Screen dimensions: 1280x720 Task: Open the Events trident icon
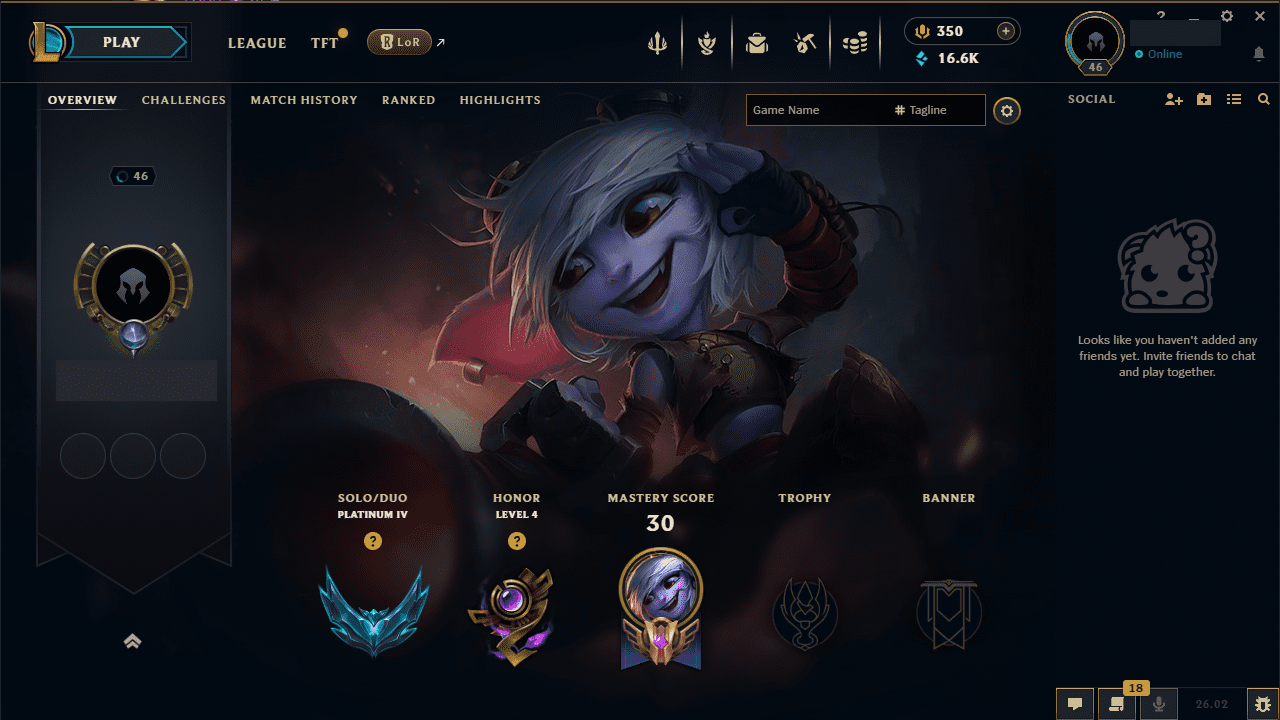coord(657,42)
